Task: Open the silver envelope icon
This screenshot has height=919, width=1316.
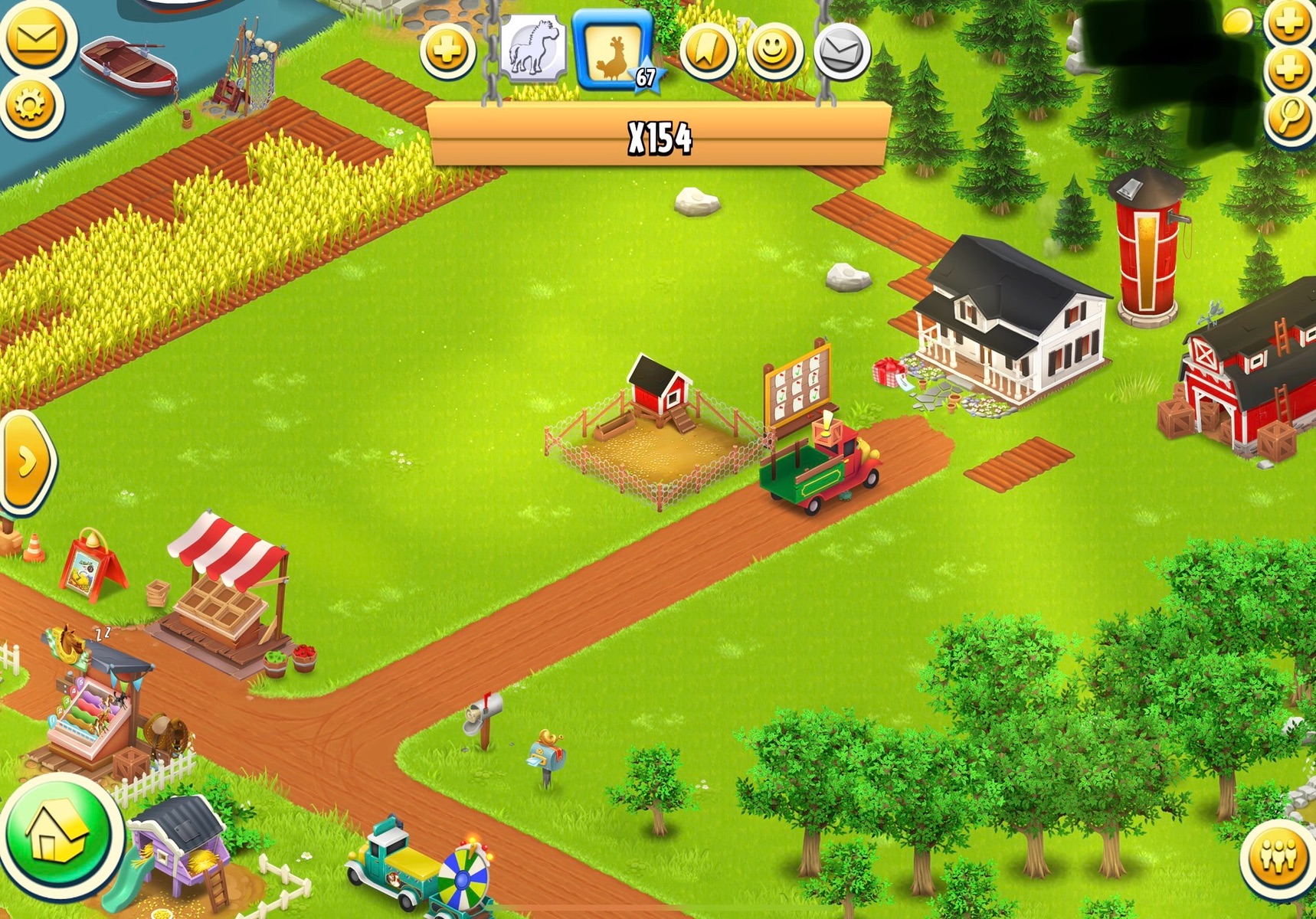Action: coord(841,51)
